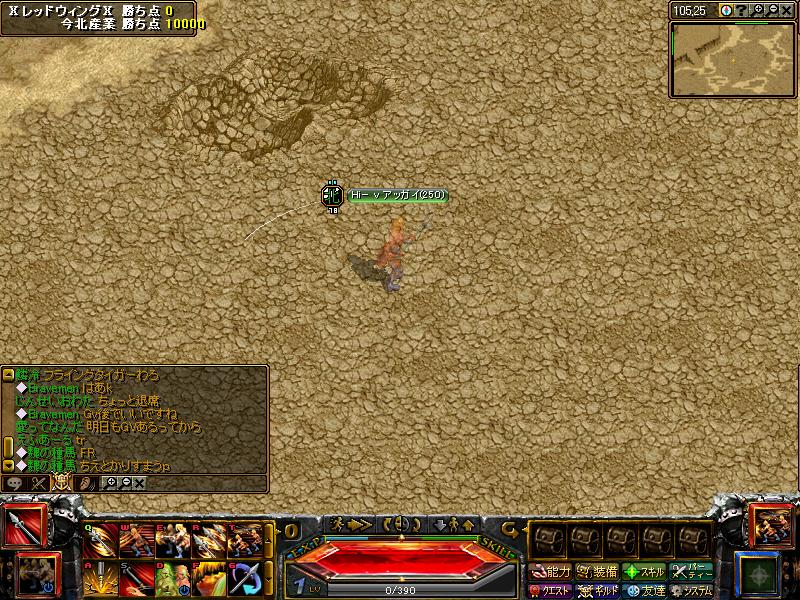This screenshot has width=800, height=600.
Task: Close the chat window with its X
Action: (x=139, y=483)
